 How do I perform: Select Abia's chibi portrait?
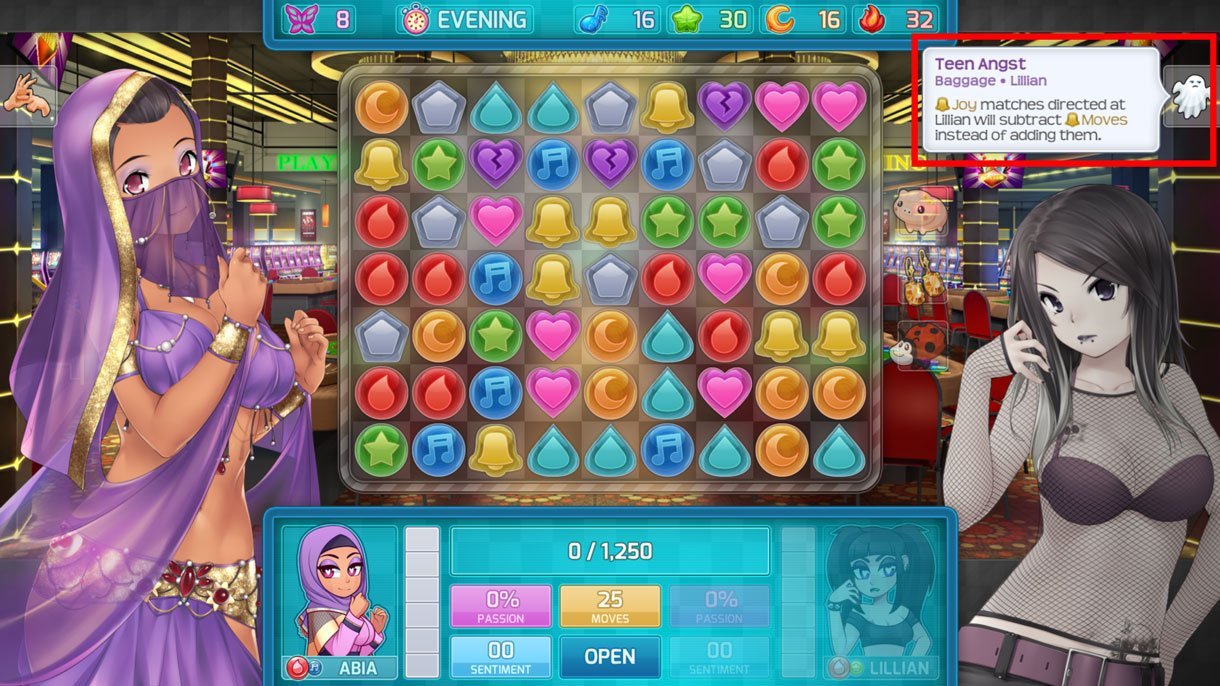340,590
